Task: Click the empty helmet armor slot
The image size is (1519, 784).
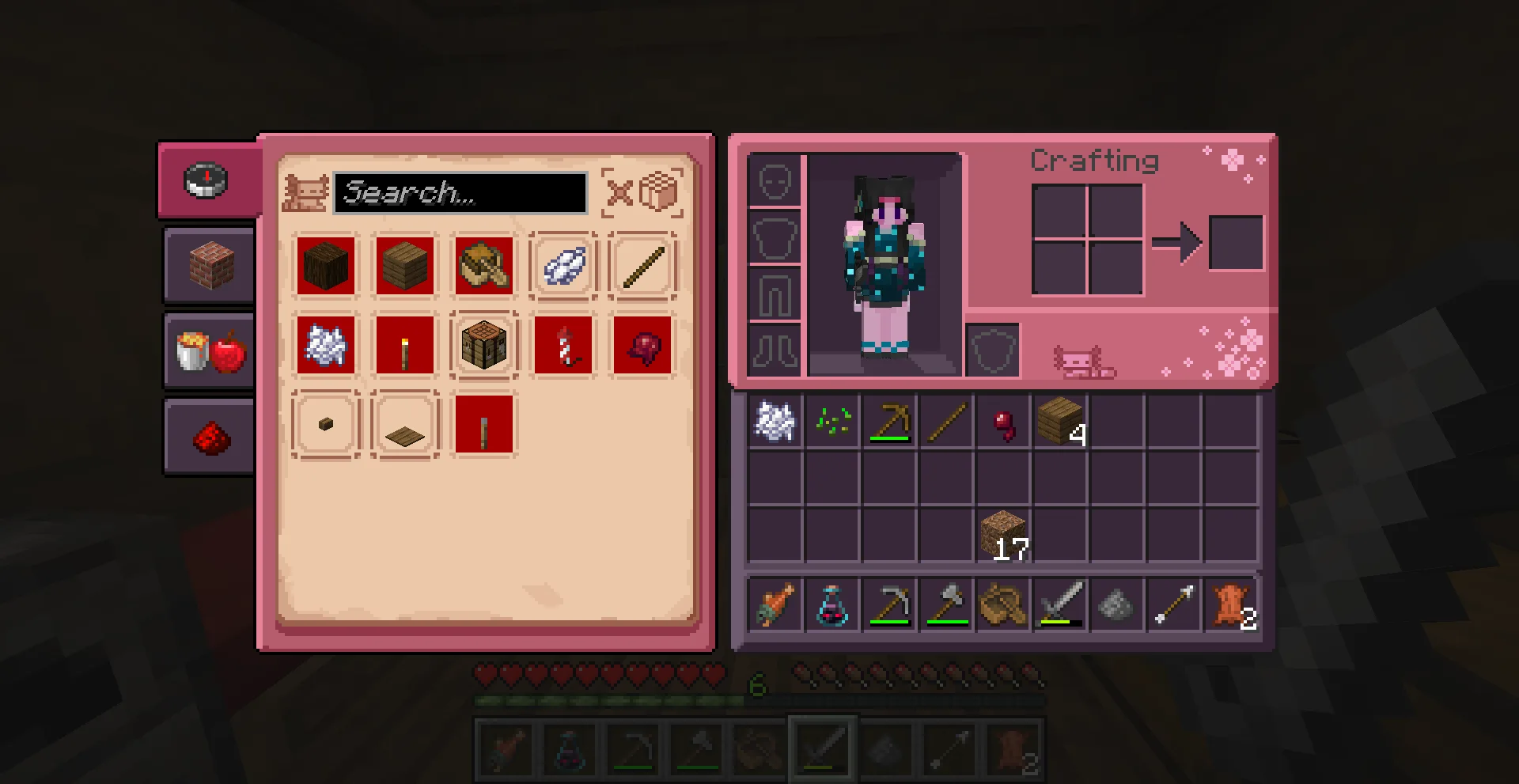Action: pyautogui.click(x=775, y=181)
